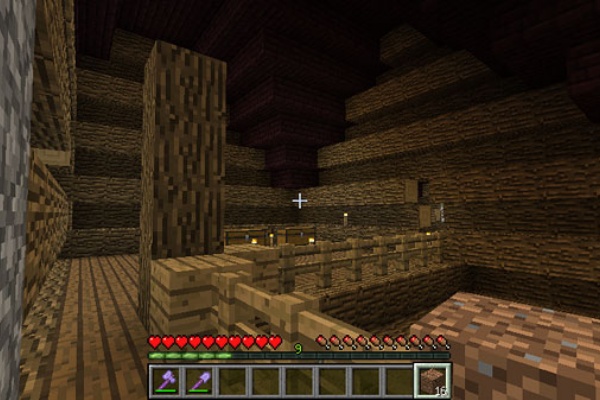This screenshot has width=600, height=400.
Task: Select the enchanted axe hotbar slot
Action: click(167, 381)
